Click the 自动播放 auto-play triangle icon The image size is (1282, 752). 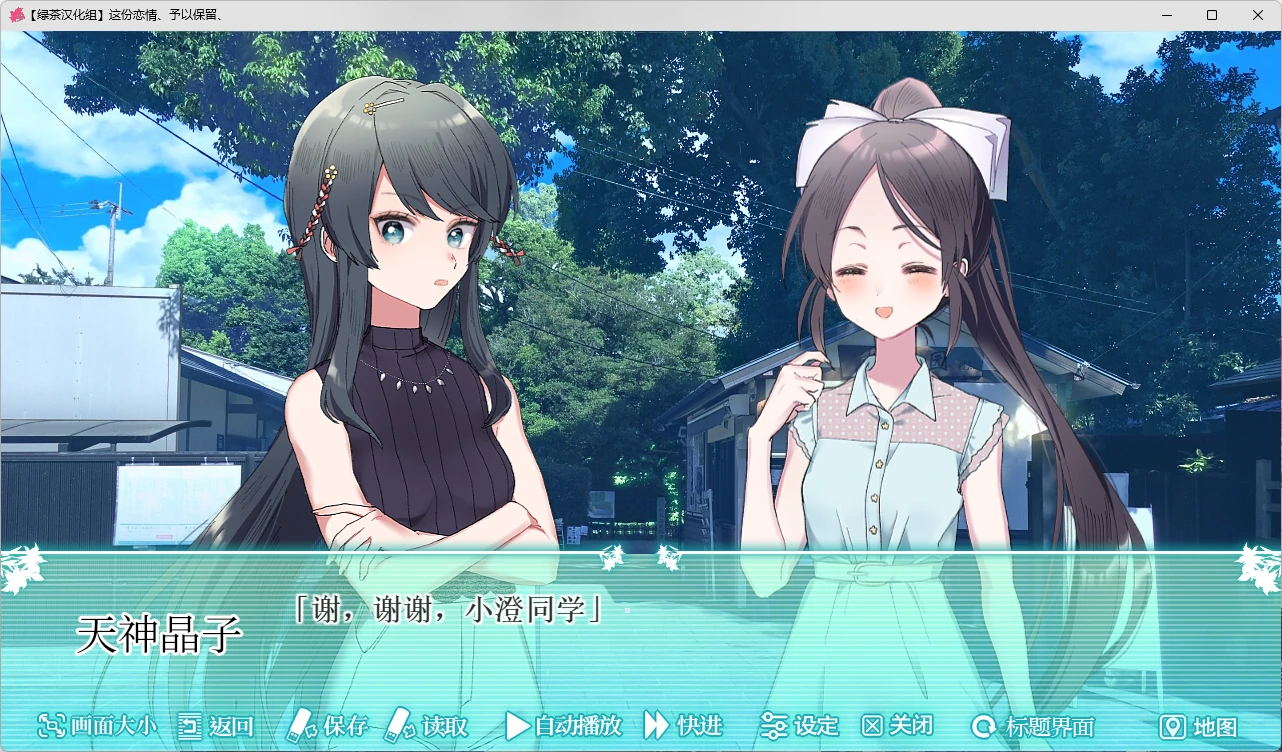coord(519,727)
